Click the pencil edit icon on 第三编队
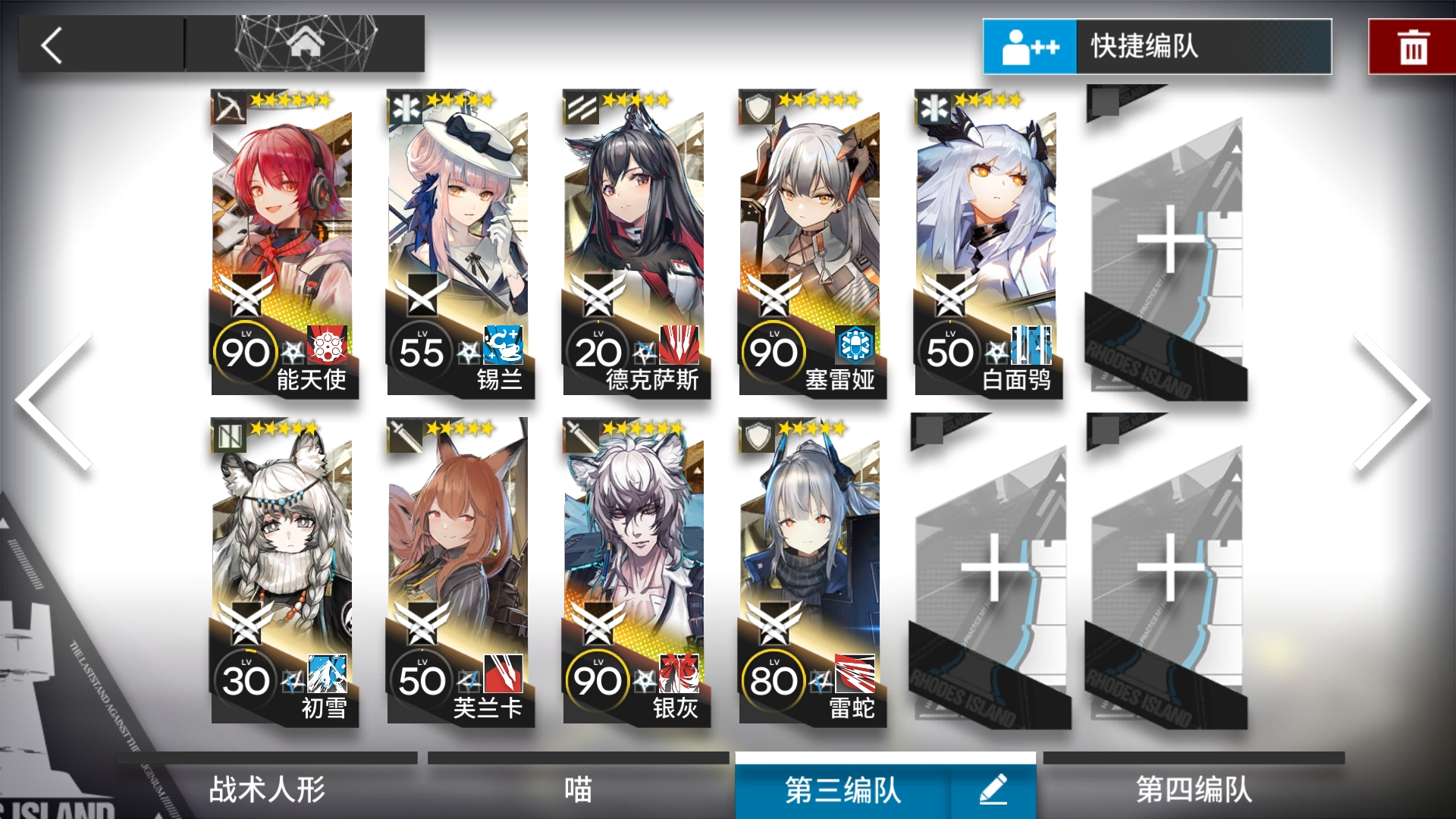 [993, 789]
